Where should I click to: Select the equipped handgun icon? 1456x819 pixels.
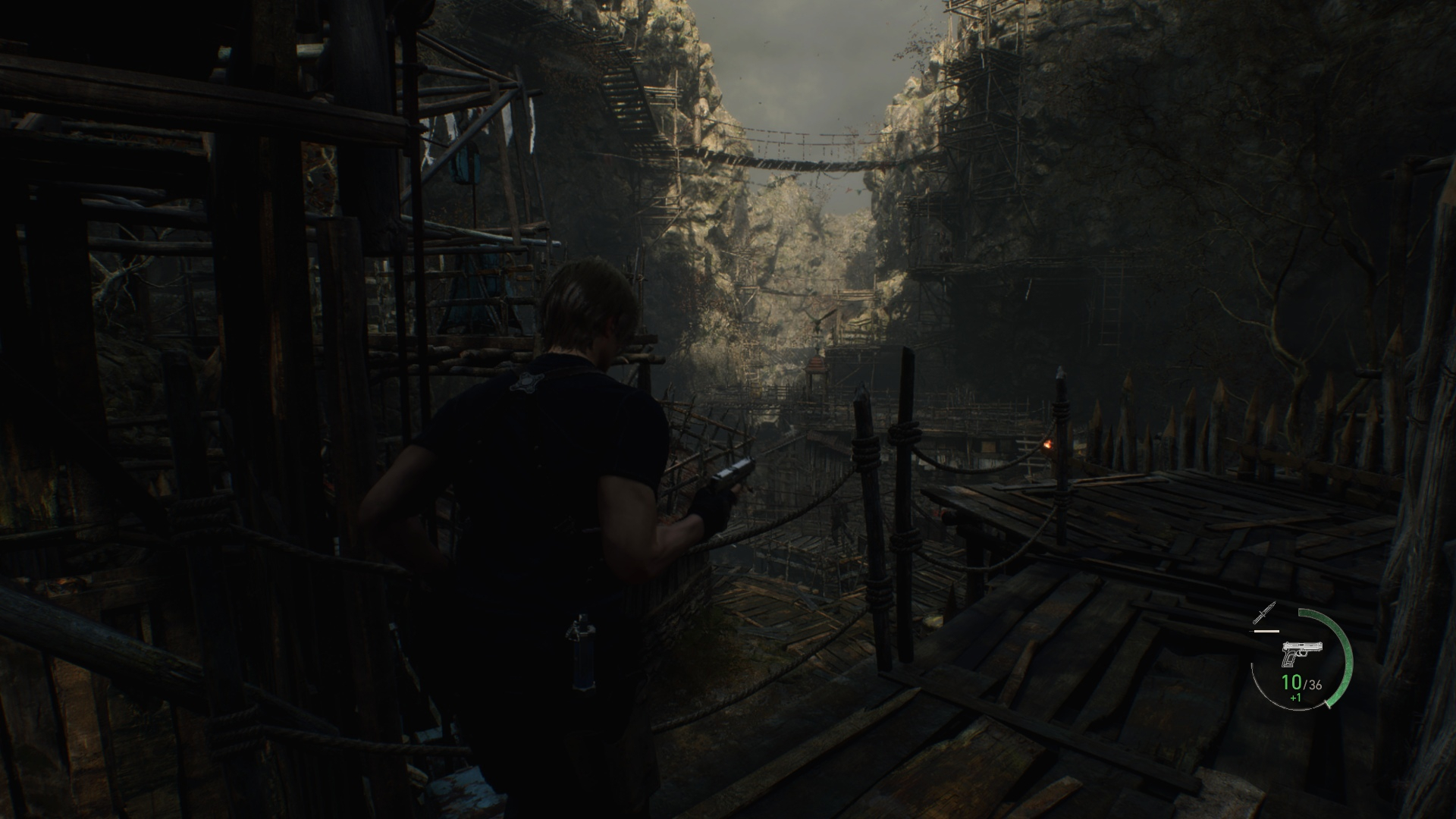pos(1302,653)
